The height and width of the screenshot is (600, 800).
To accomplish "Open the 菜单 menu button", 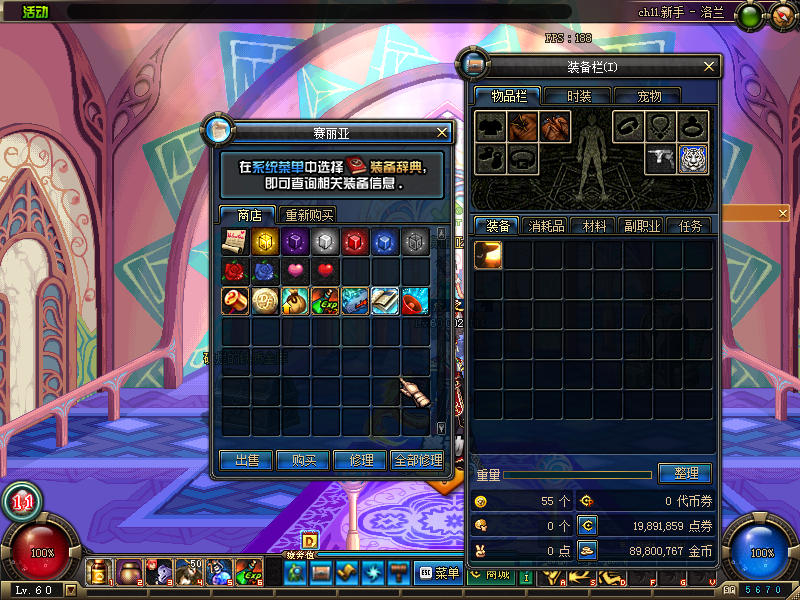I will click(440, 573).
